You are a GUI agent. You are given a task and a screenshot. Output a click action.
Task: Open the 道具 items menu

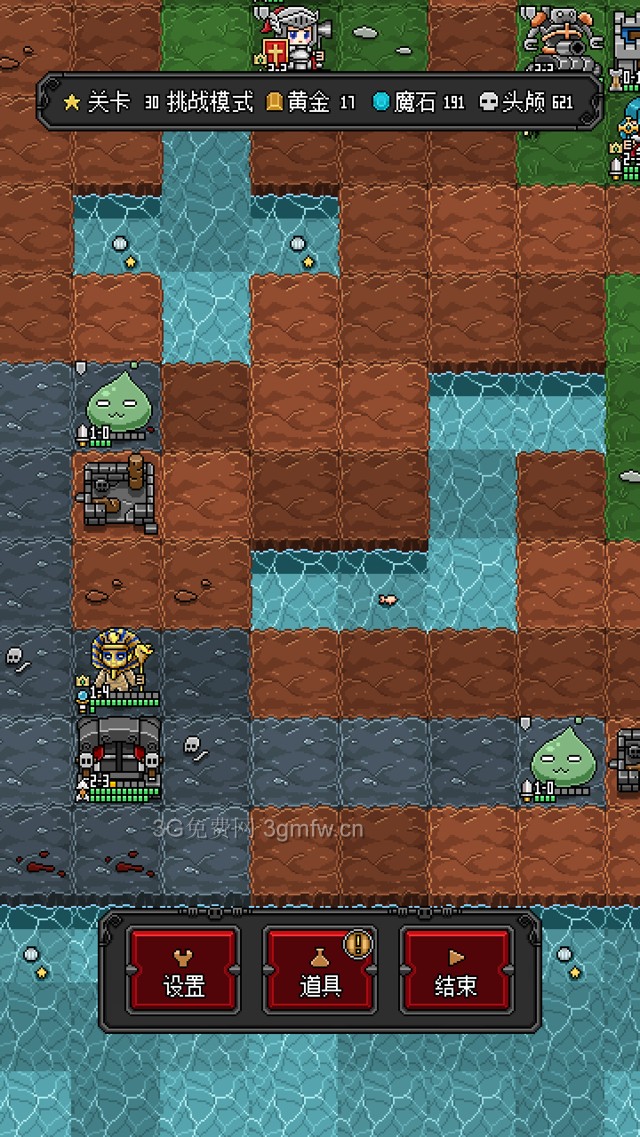pos(320,970)
